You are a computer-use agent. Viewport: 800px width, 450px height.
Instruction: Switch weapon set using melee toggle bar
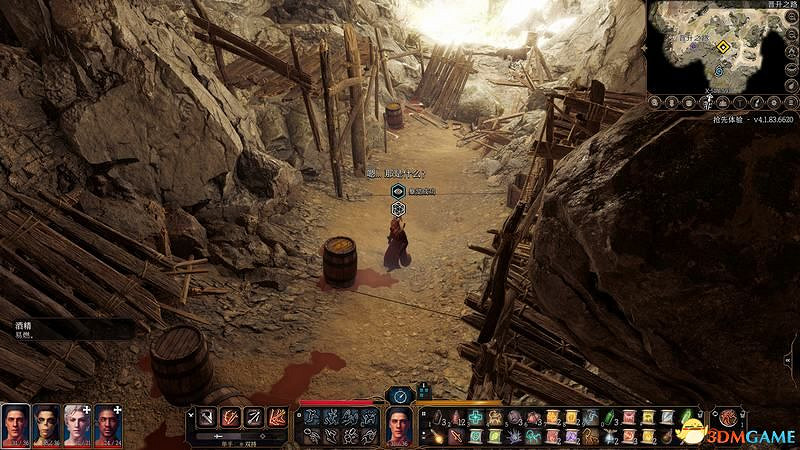(240, 437)
